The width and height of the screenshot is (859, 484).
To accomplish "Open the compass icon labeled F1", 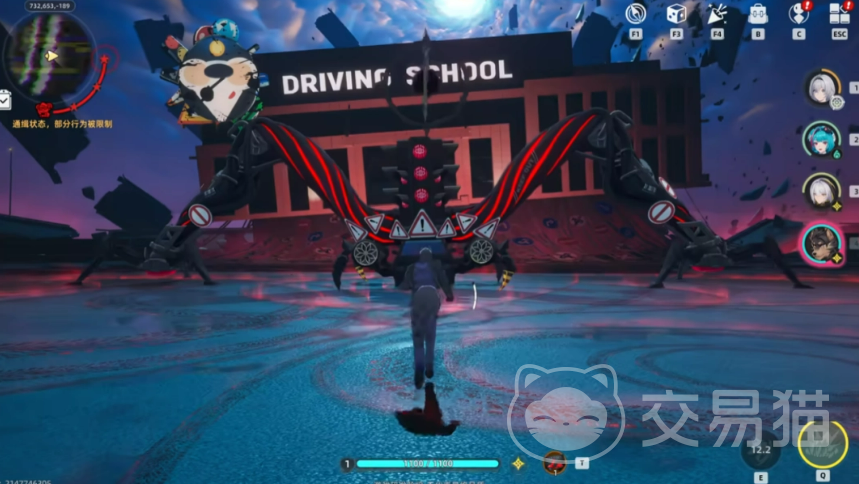I will [635, 14].
